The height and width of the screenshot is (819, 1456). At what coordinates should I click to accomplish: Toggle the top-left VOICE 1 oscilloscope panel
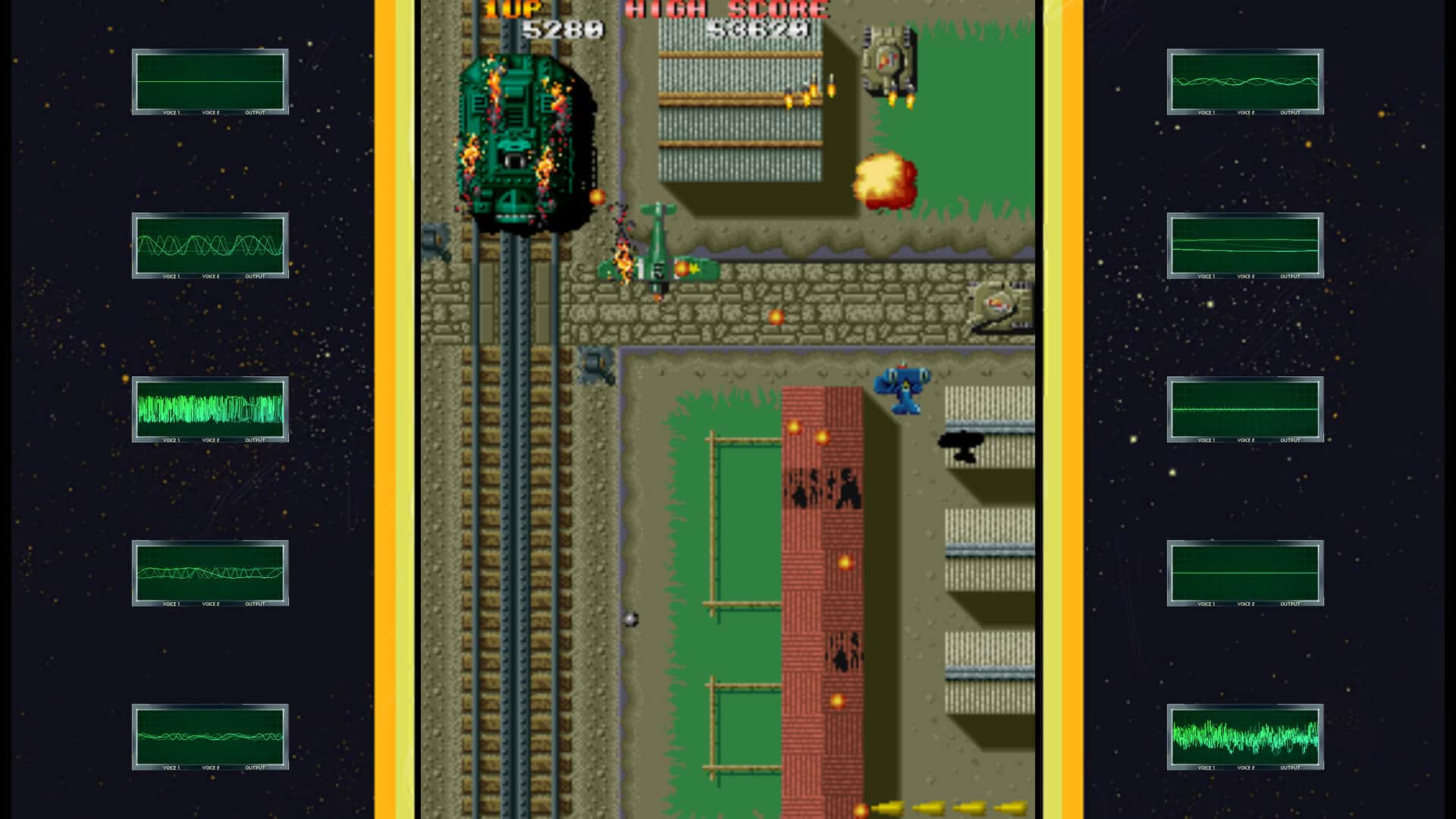coord(210,81)
